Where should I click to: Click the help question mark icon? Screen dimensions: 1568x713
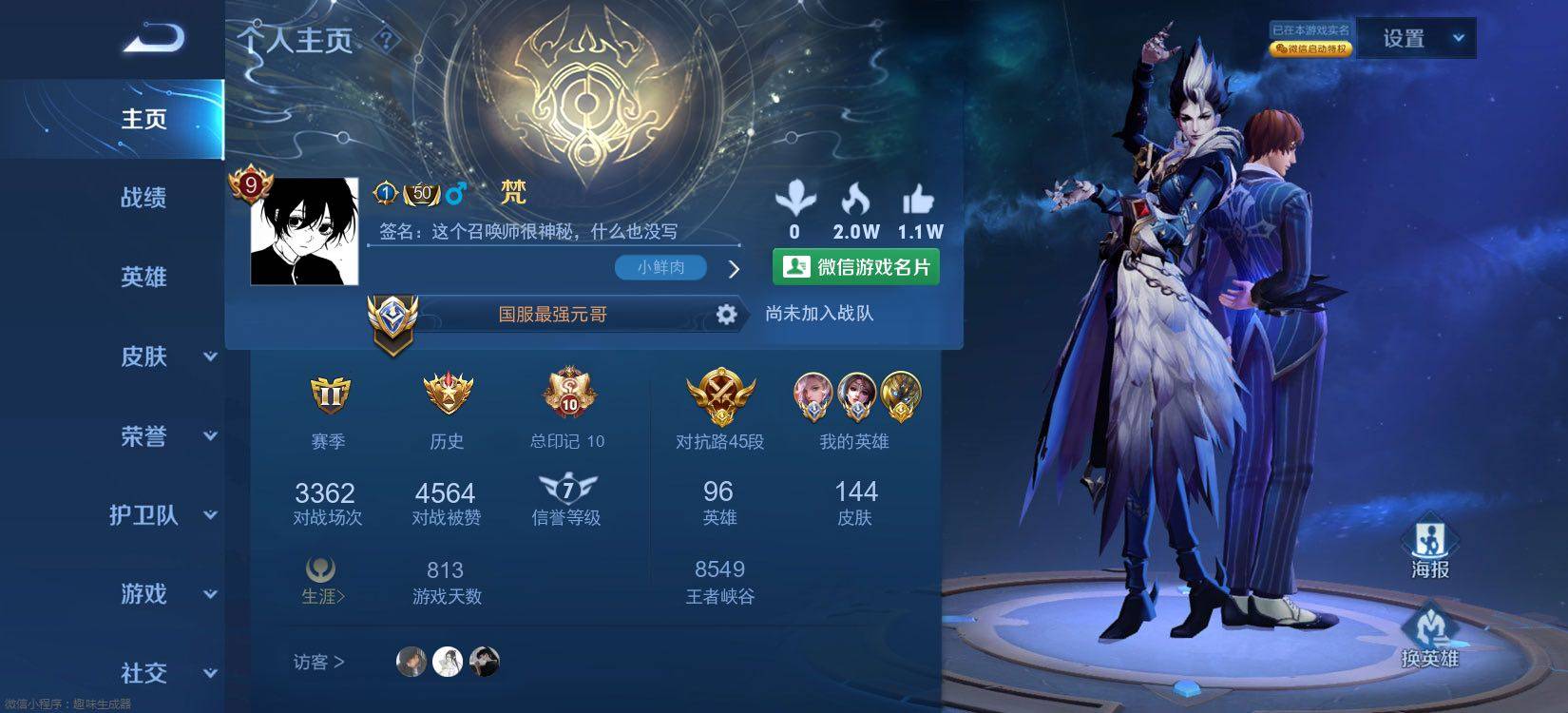click(386, 40)
